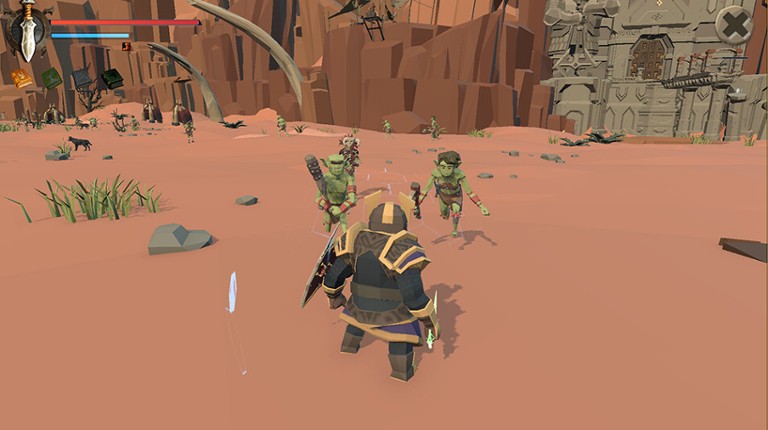768x430 pixels.
Task: Open the orange spellbook icon
Action: tap(22, 78)
